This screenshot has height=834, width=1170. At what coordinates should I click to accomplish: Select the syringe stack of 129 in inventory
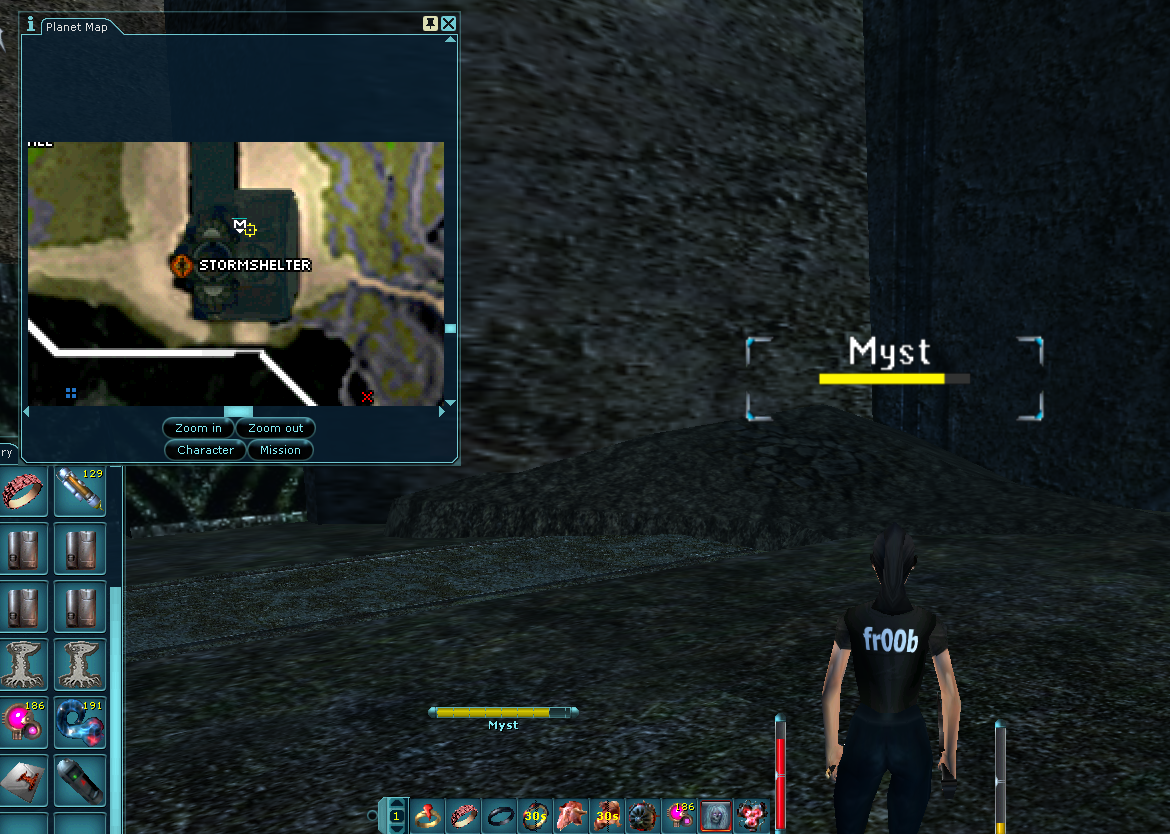click(x=80, y=490)
